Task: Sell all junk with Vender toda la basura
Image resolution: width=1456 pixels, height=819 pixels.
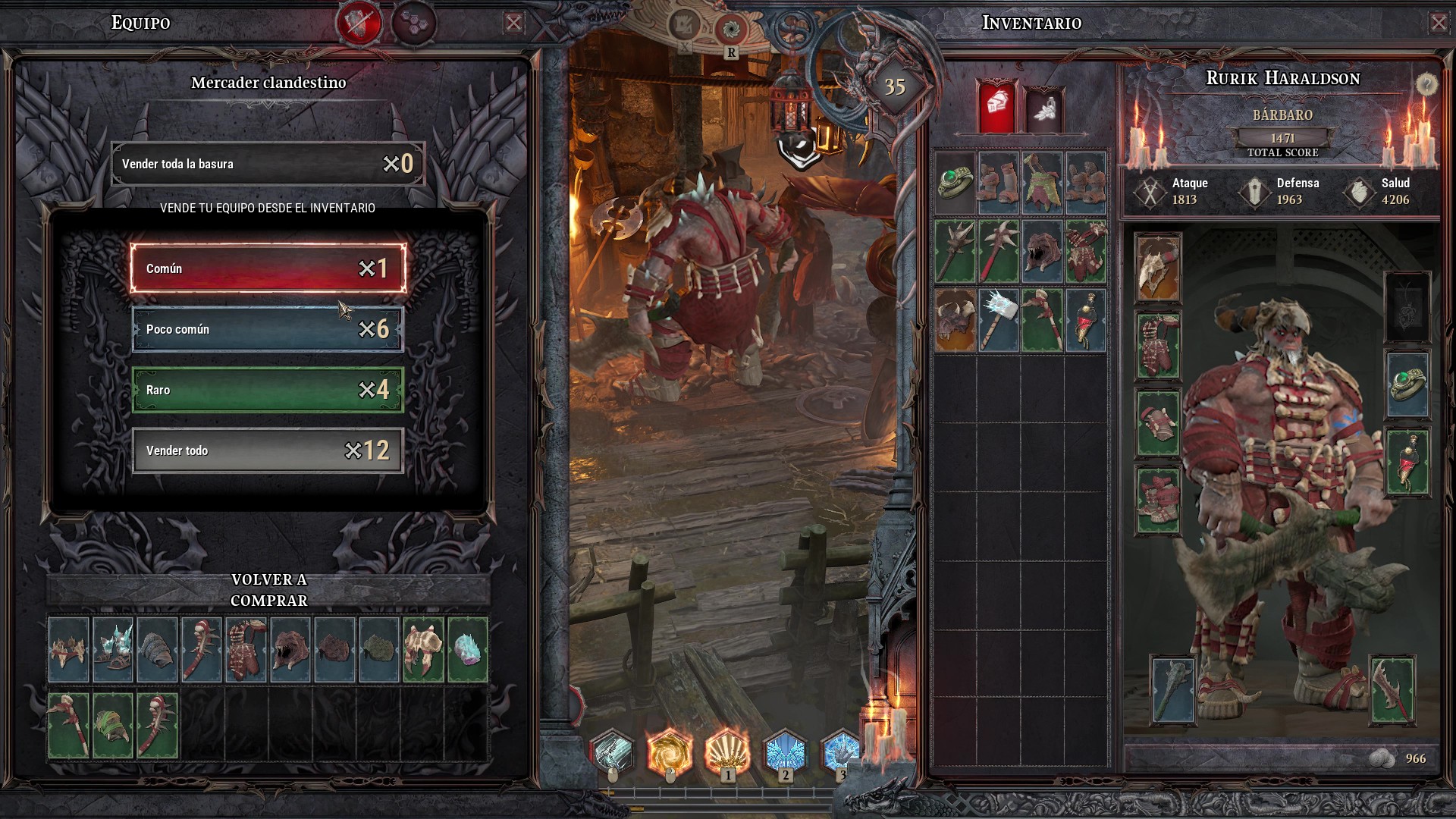Action: pyautogui.click(x=268, y=164)
